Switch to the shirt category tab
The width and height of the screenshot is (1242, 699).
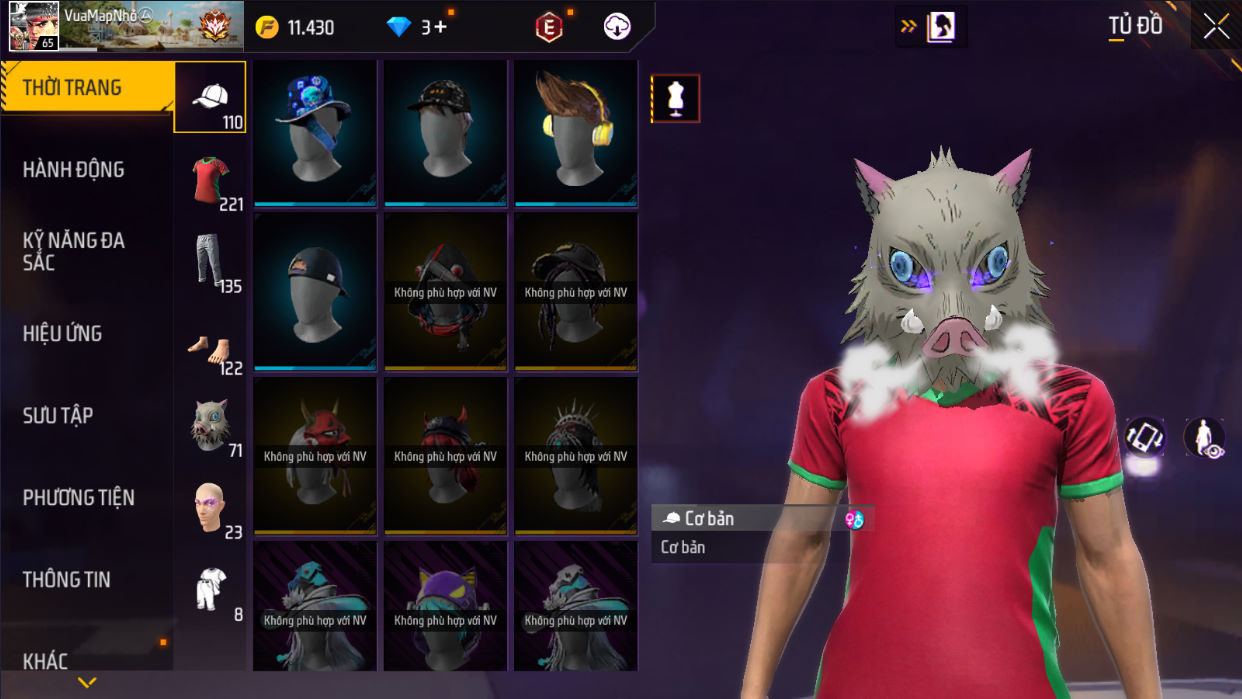[210, 181]
